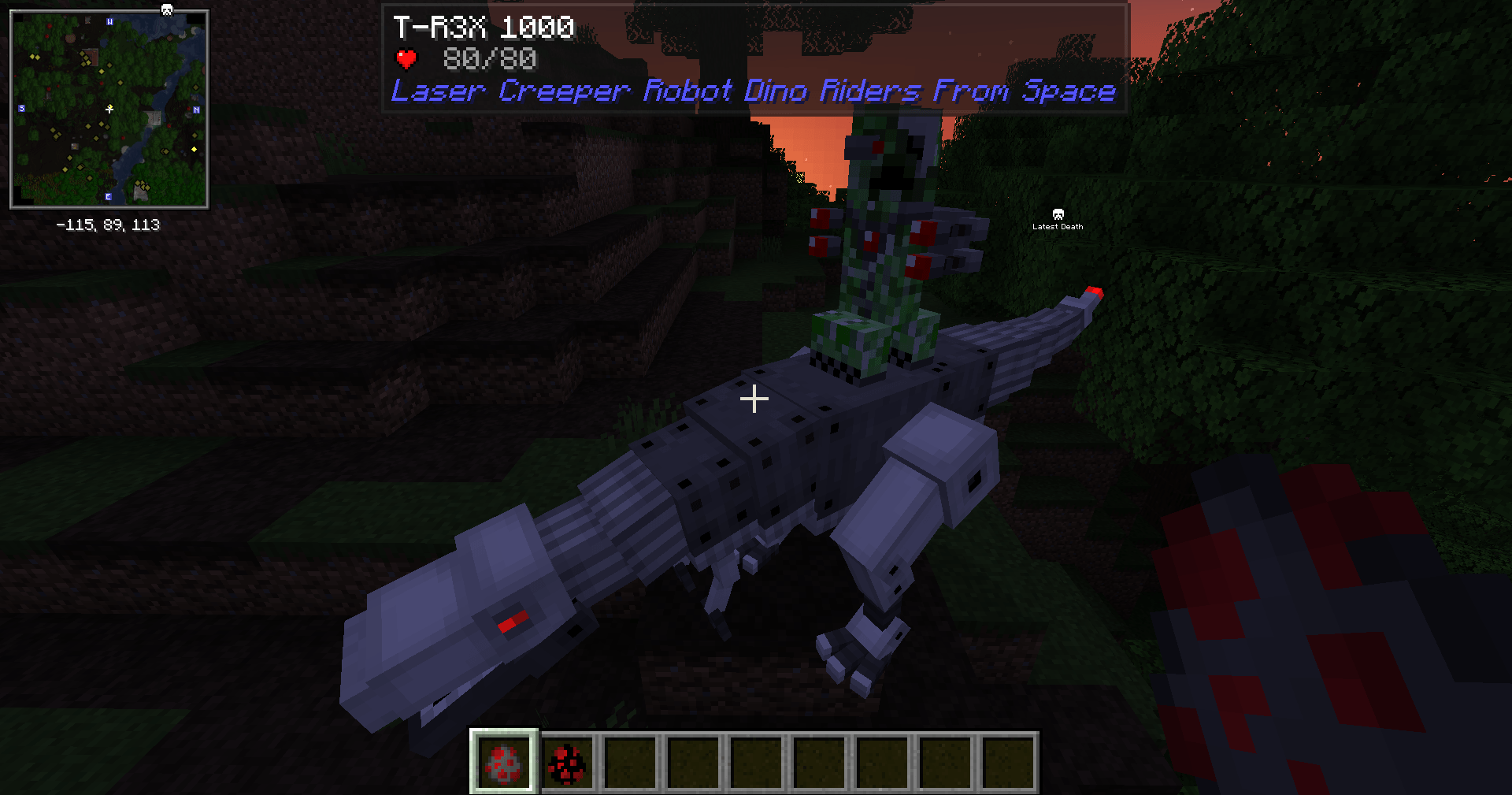The width and height of the screenshot is (1512, 795).
Task: Click the E cardinal marker on the minimap
Action: [x=108, y=197]
